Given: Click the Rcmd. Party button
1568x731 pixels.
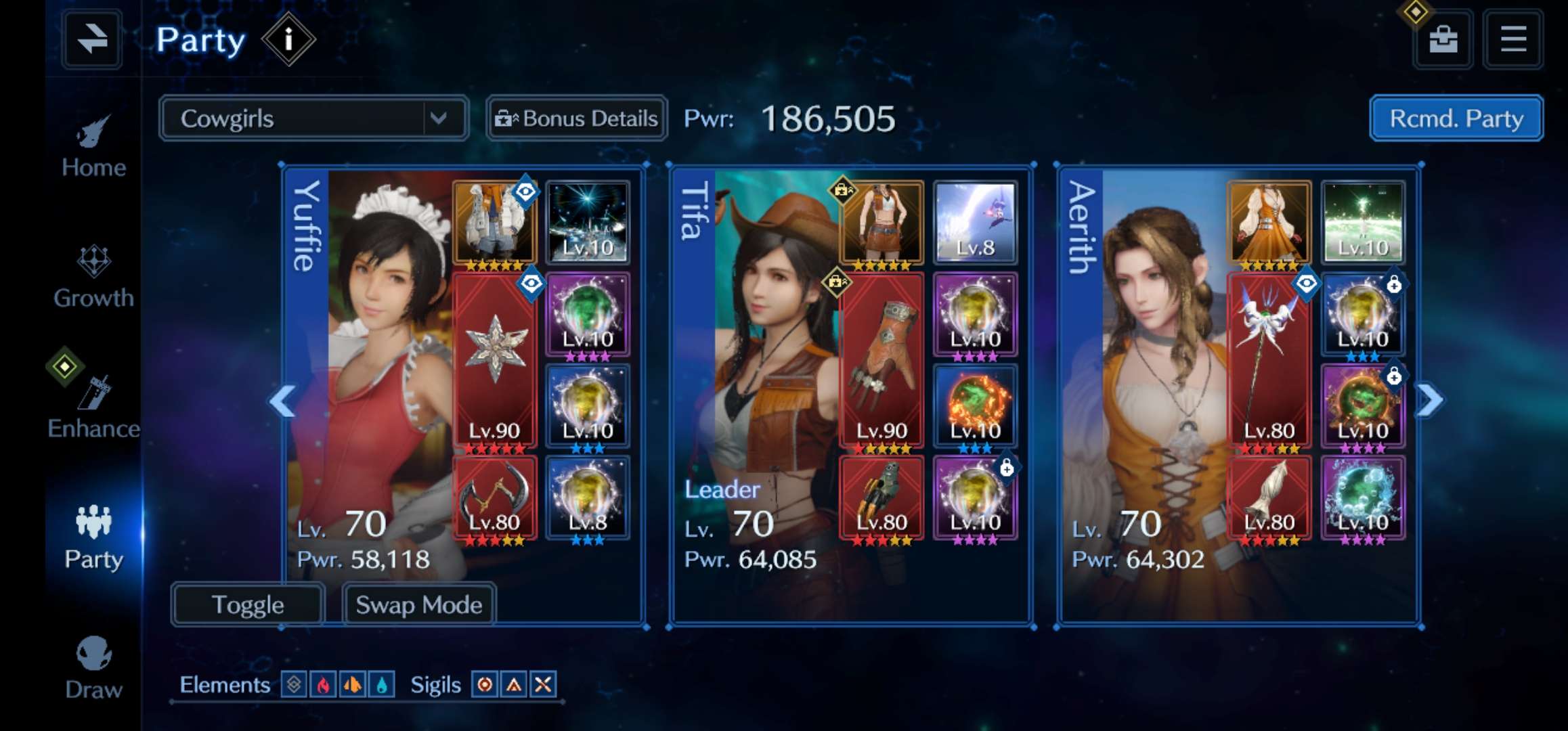Looking at the screenshot, I should (1456, 119).
